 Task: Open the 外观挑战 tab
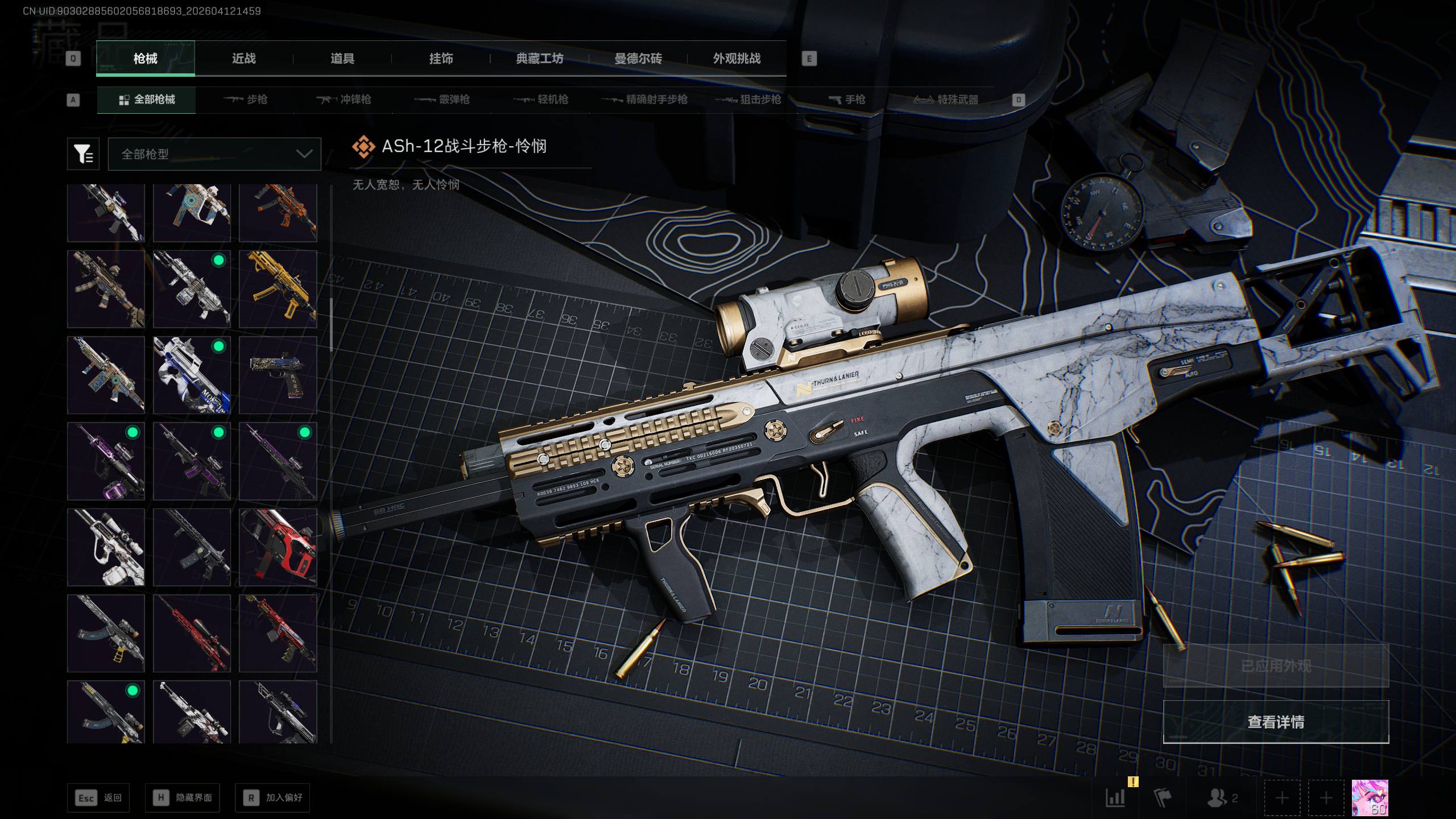[x=737, y=58]
